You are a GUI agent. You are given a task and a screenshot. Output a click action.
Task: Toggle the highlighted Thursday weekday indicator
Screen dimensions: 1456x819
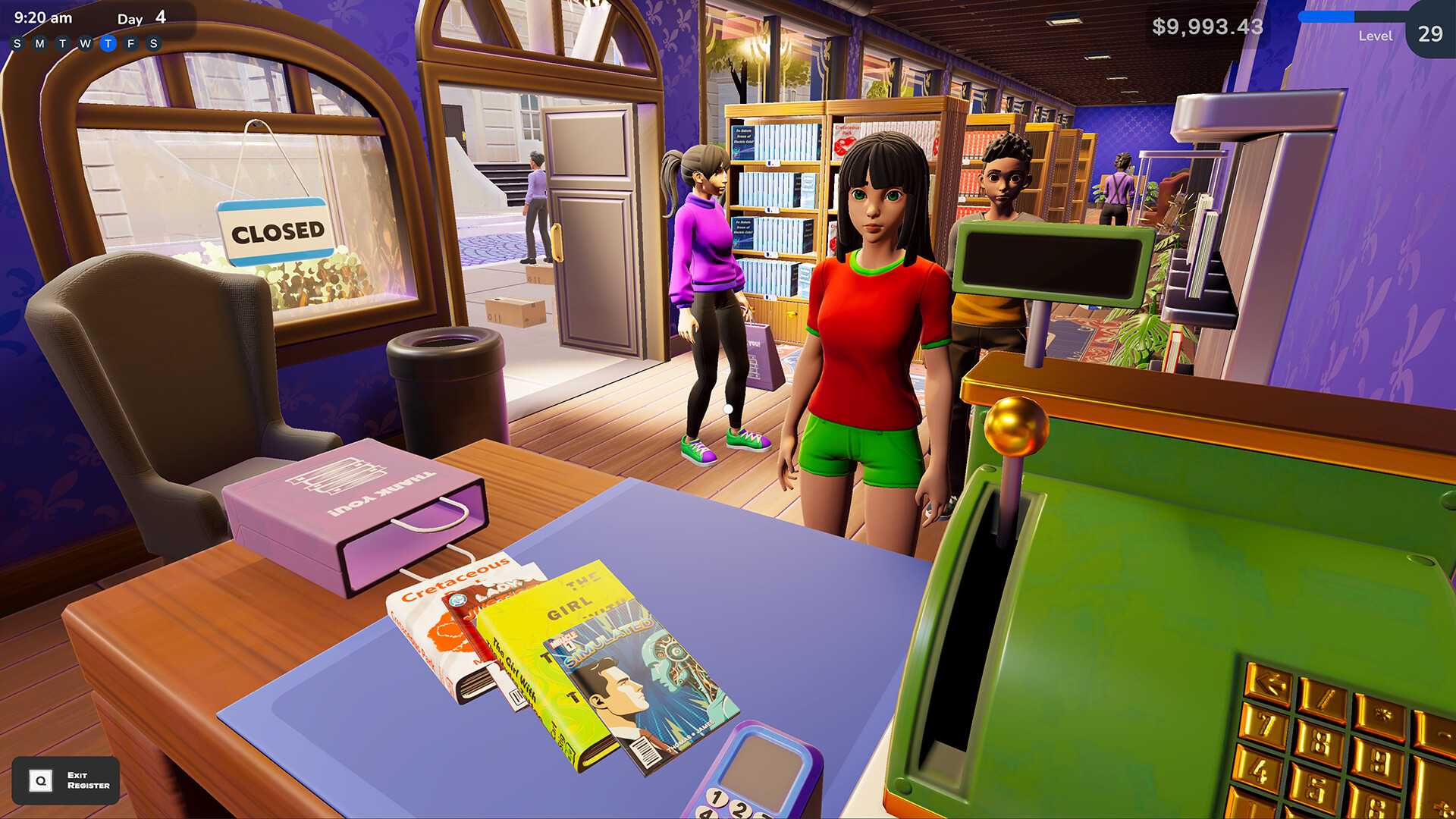point(108,42)
